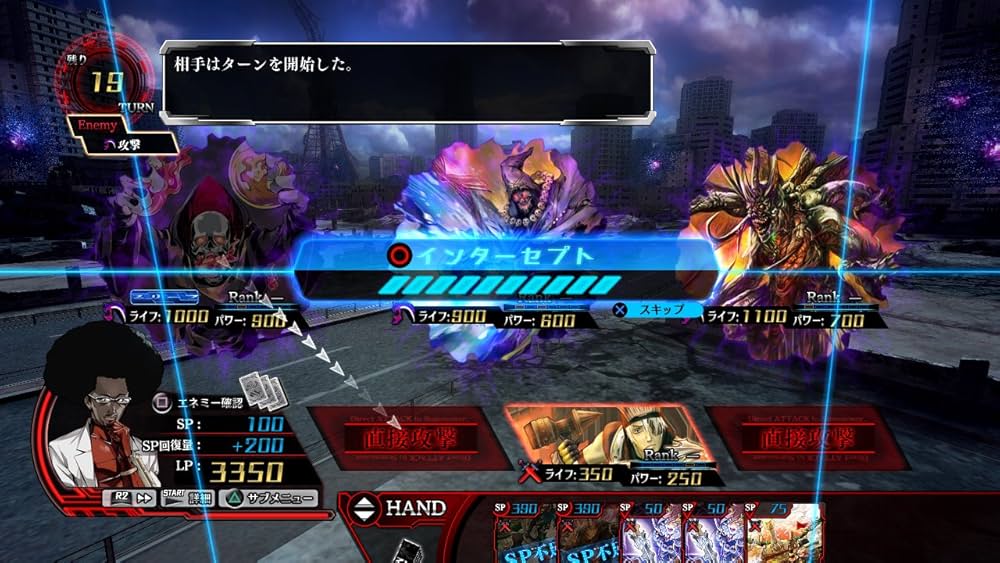This screenshot has width=1000, height=563.
Task: Toggle the HAND panel up-down arrow
Action: pyautogui.click(x=364, y=509)
